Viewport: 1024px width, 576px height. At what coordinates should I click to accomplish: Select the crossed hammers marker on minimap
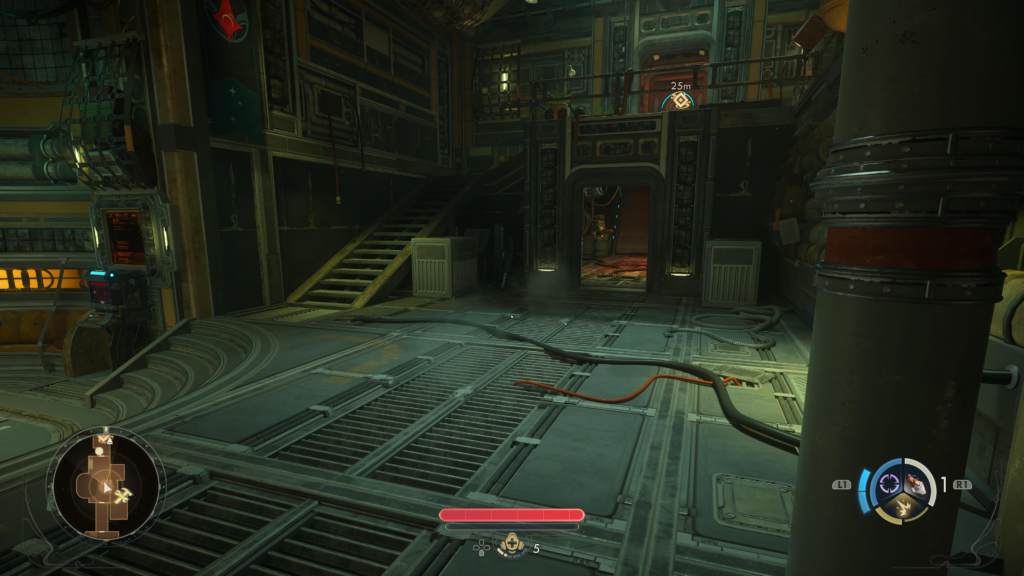pos(125,494)
